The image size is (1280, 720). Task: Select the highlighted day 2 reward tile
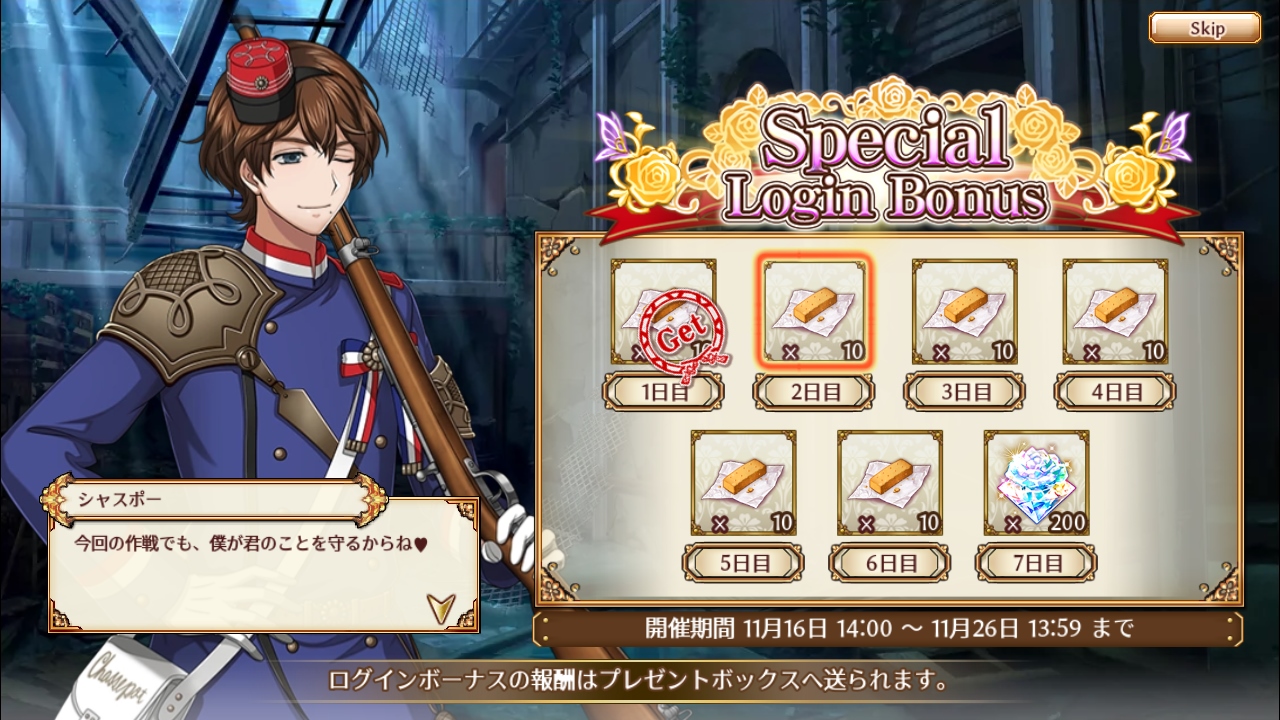[x=814, y=312]
